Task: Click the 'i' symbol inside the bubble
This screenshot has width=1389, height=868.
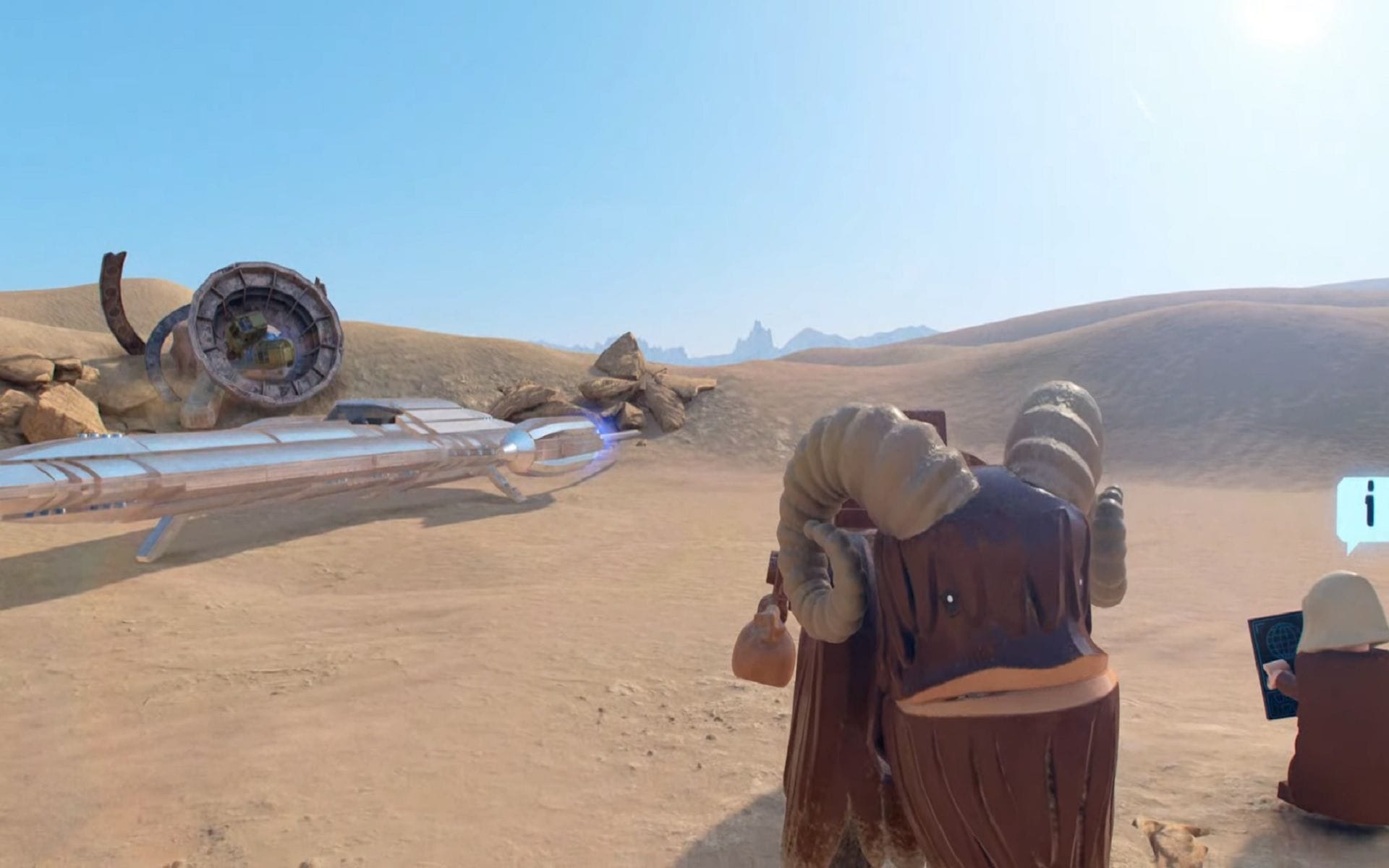Action: point(1369,504)
